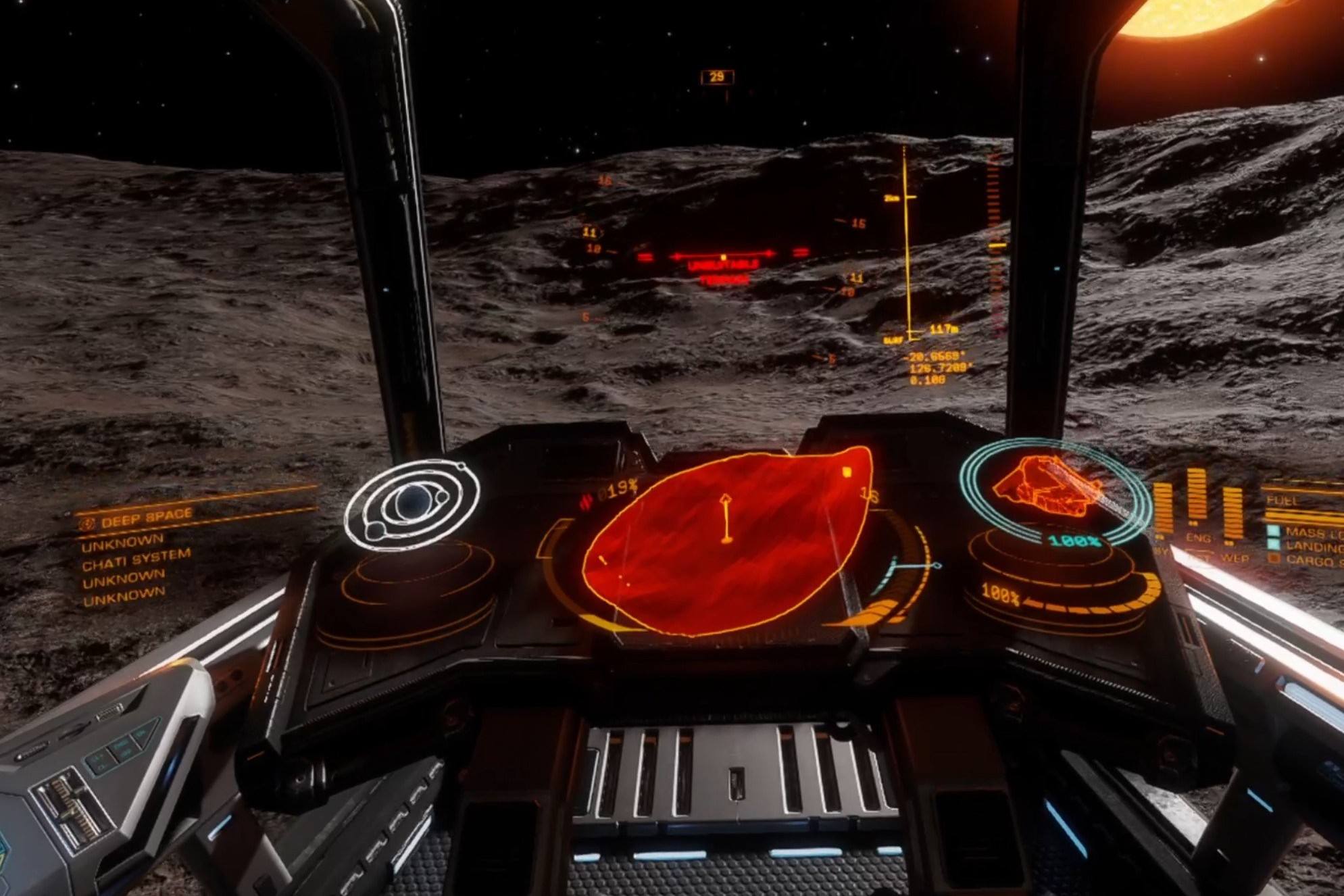
Task: Click the heading compass box showing 29
Action: (x=717, y=77)
